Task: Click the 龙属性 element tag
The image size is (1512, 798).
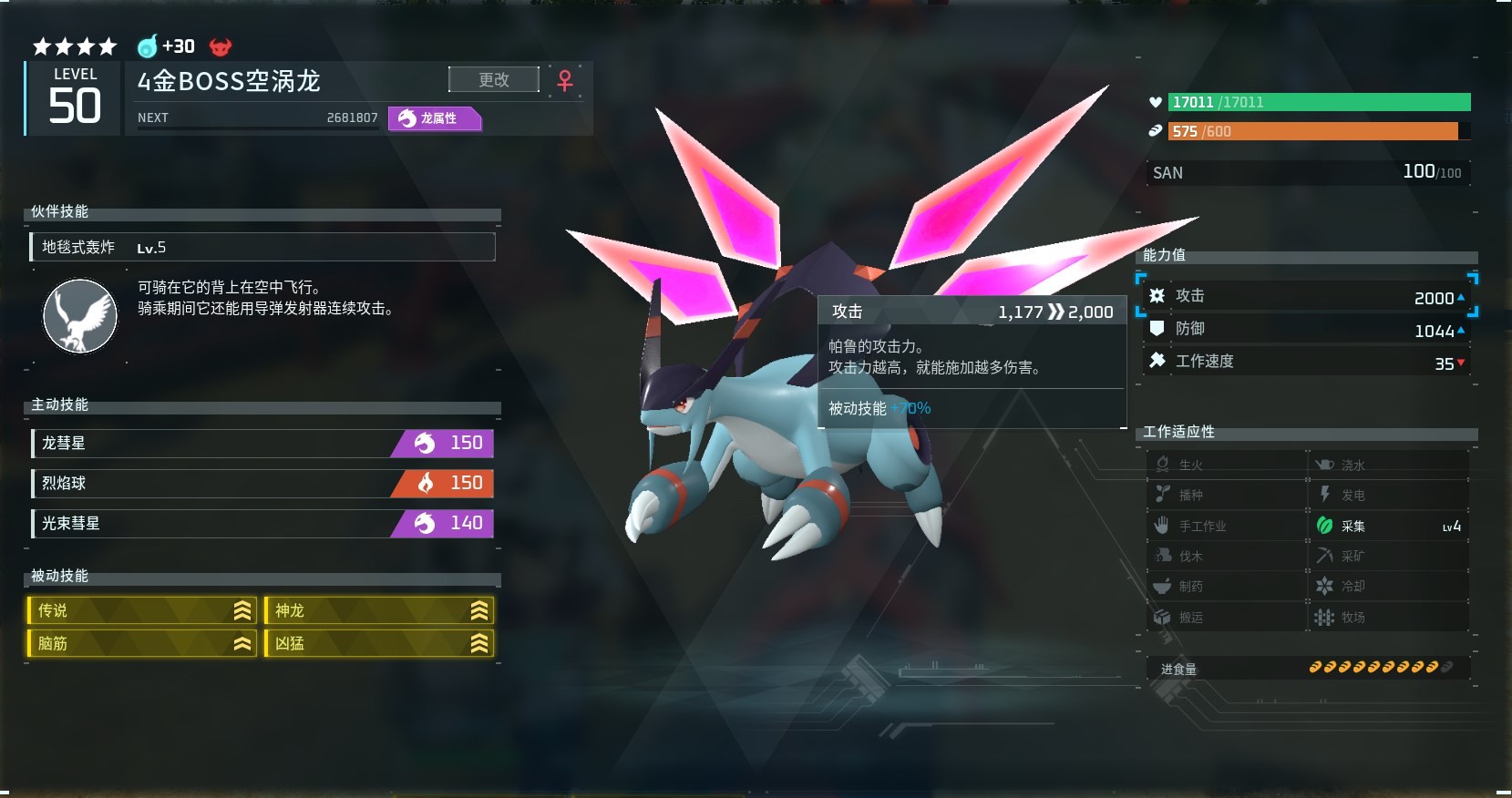Action: tap(435, 118)
